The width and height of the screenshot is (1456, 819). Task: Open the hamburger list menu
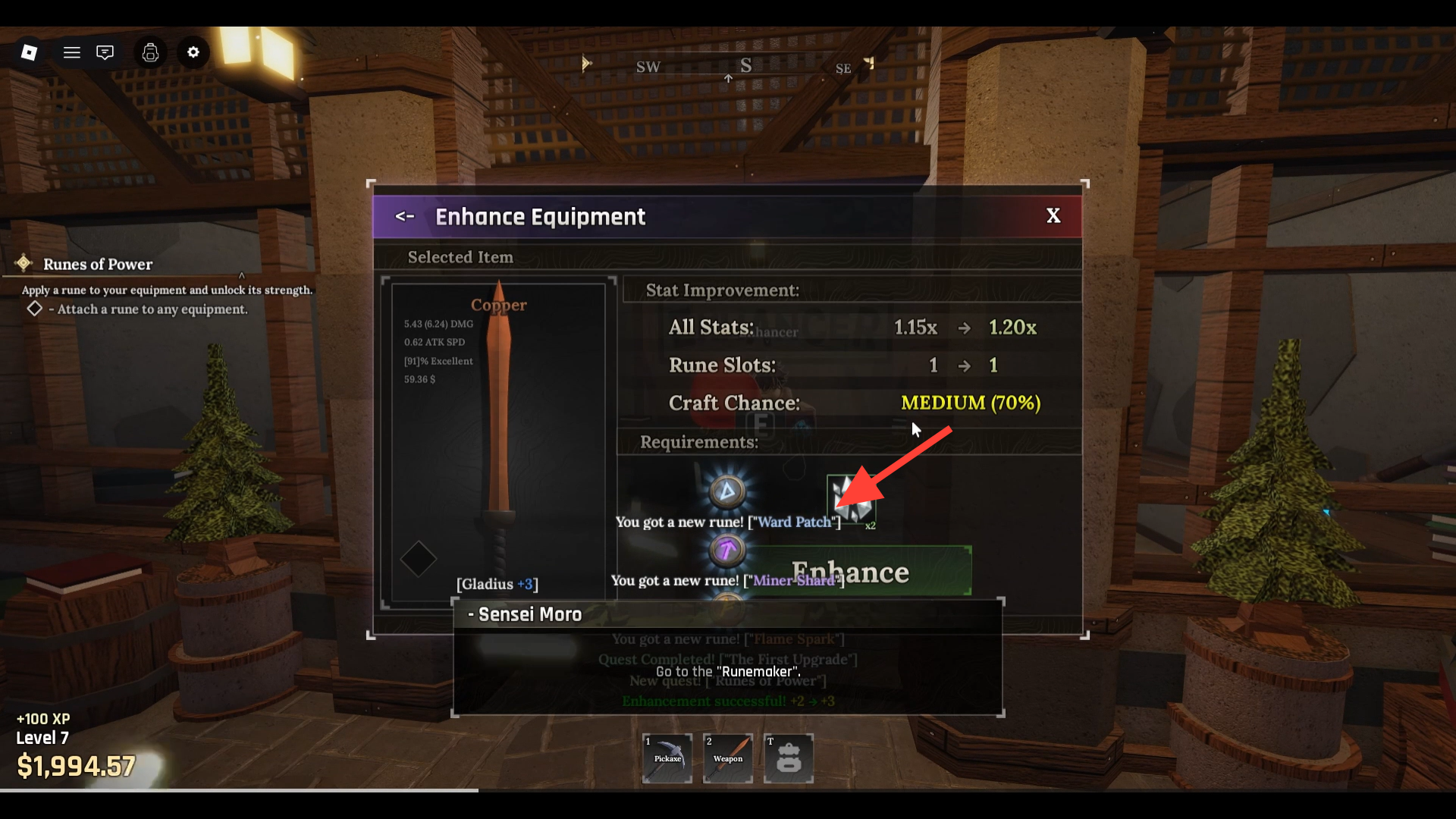coord(72,52)
